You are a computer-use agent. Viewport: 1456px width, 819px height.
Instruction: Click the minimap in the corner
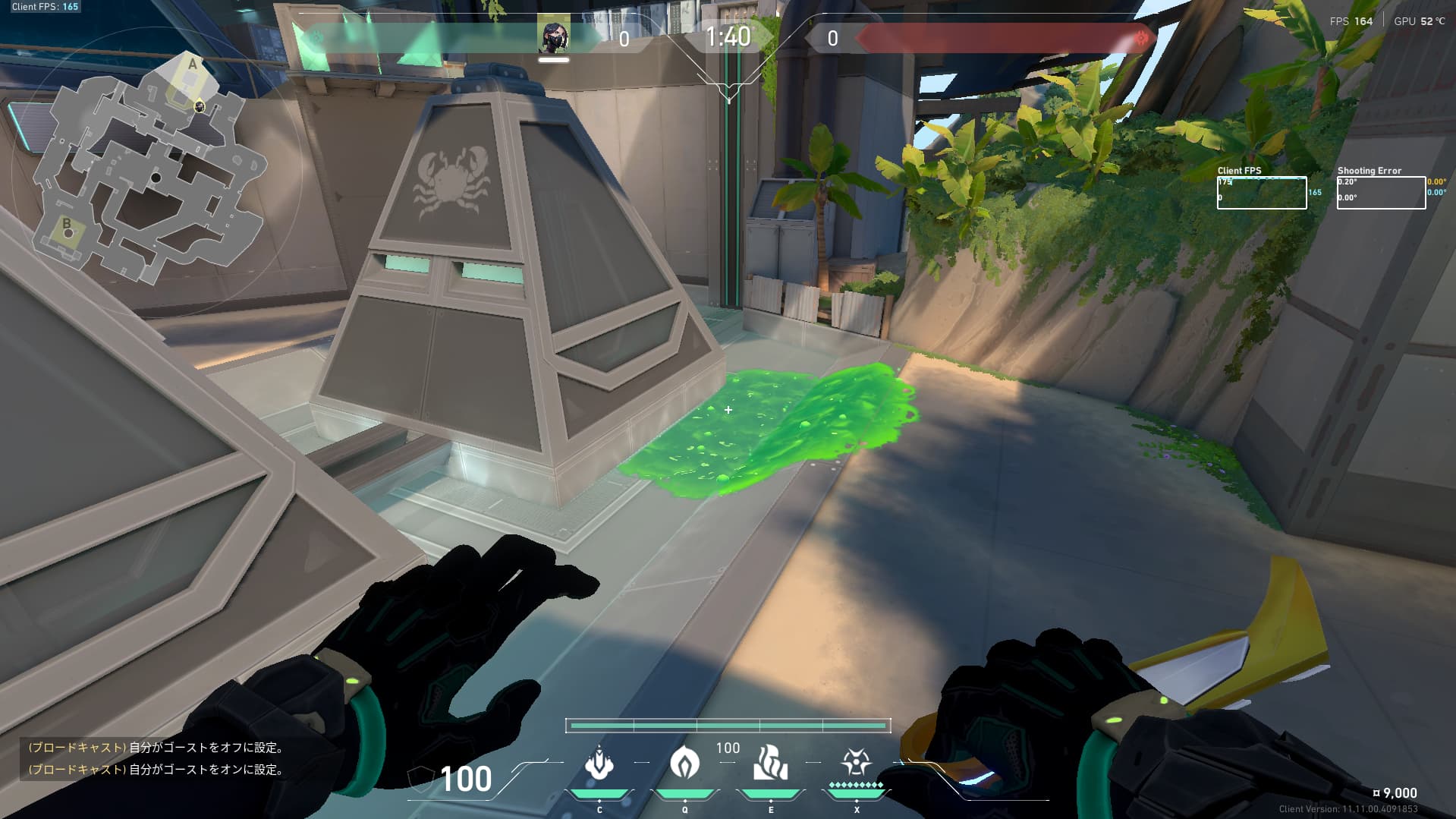[148, 167]
